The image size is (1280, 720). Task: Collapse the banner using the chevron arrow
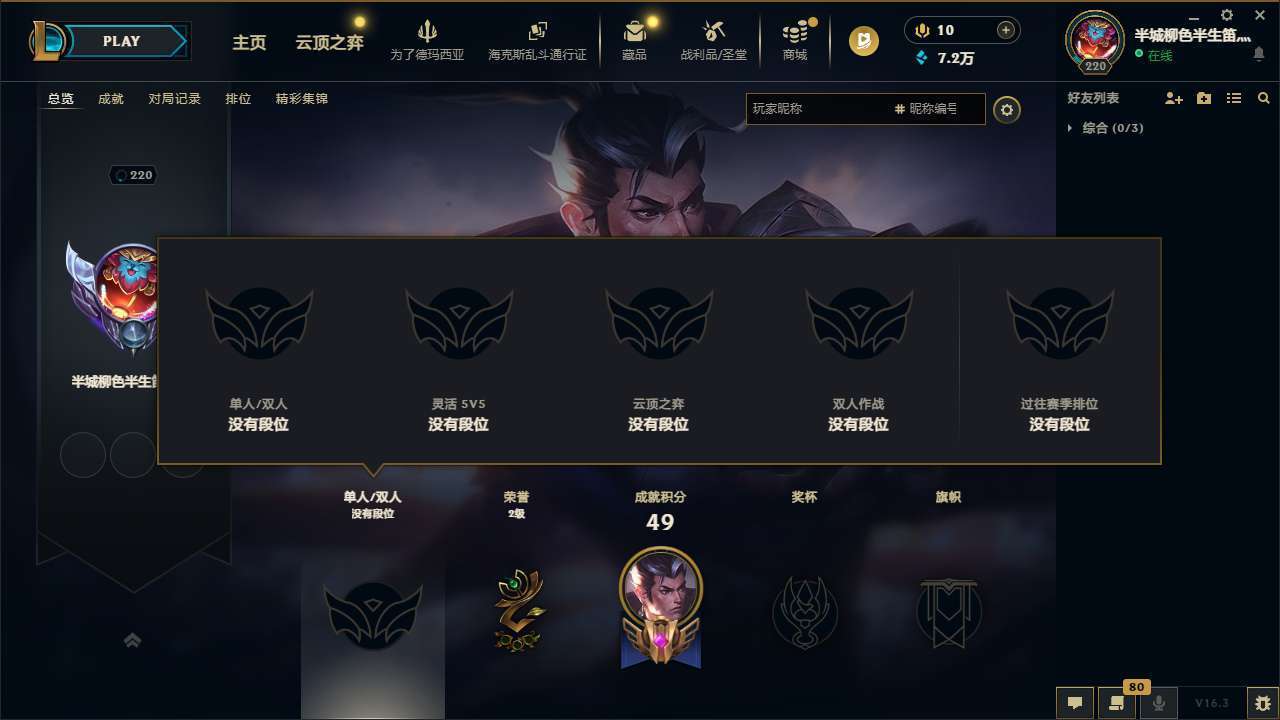[133, 639]
